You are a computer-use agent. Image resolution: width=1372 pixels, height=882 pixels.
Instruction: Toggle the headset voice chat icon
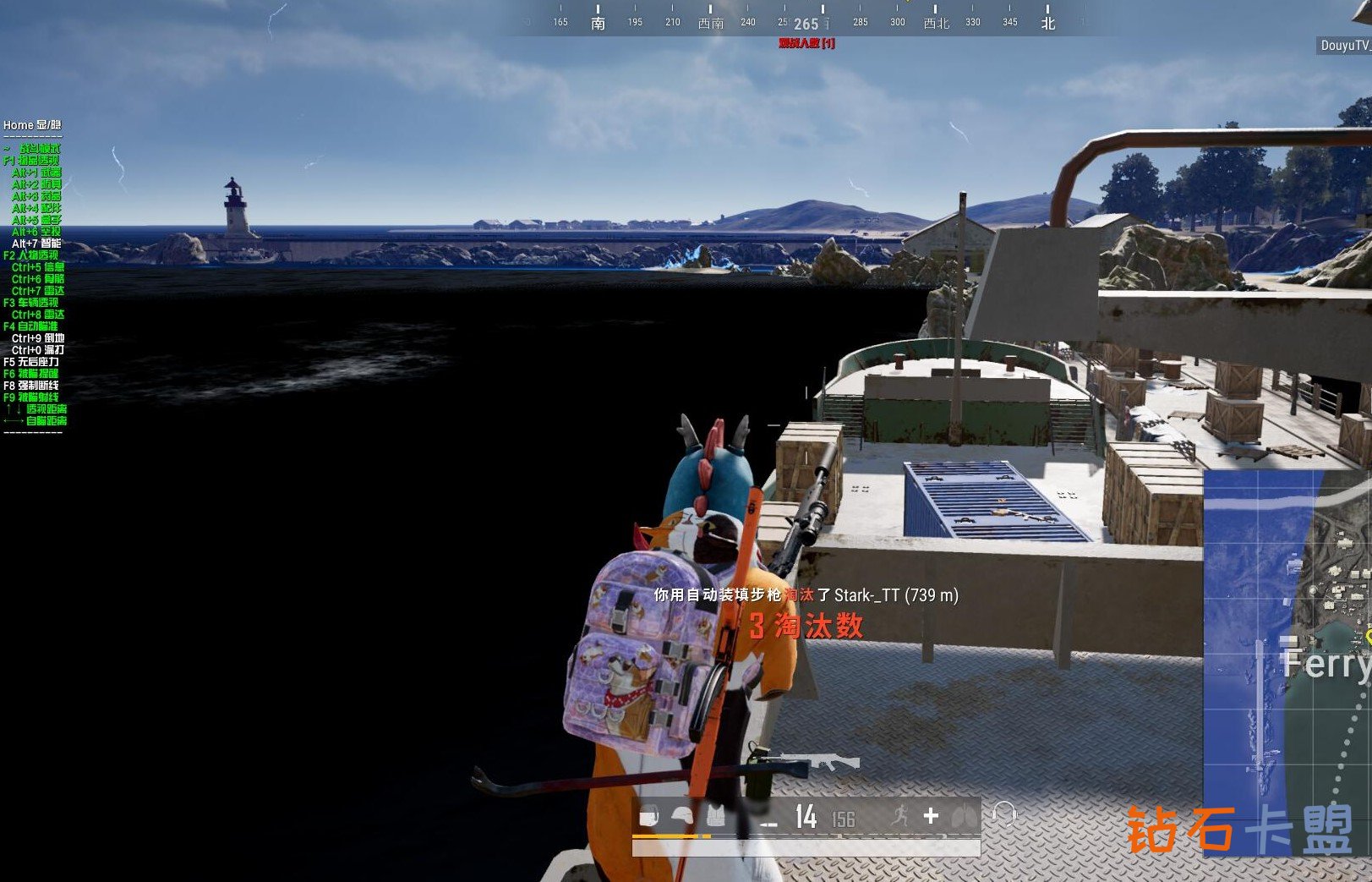click(1003, 814)
